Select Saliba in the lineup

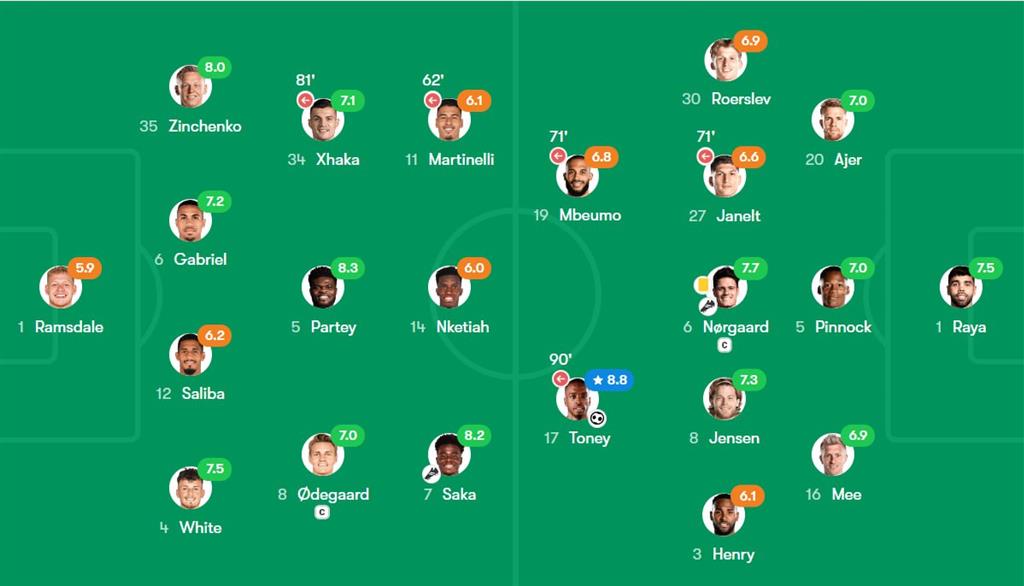click(190, 354)
